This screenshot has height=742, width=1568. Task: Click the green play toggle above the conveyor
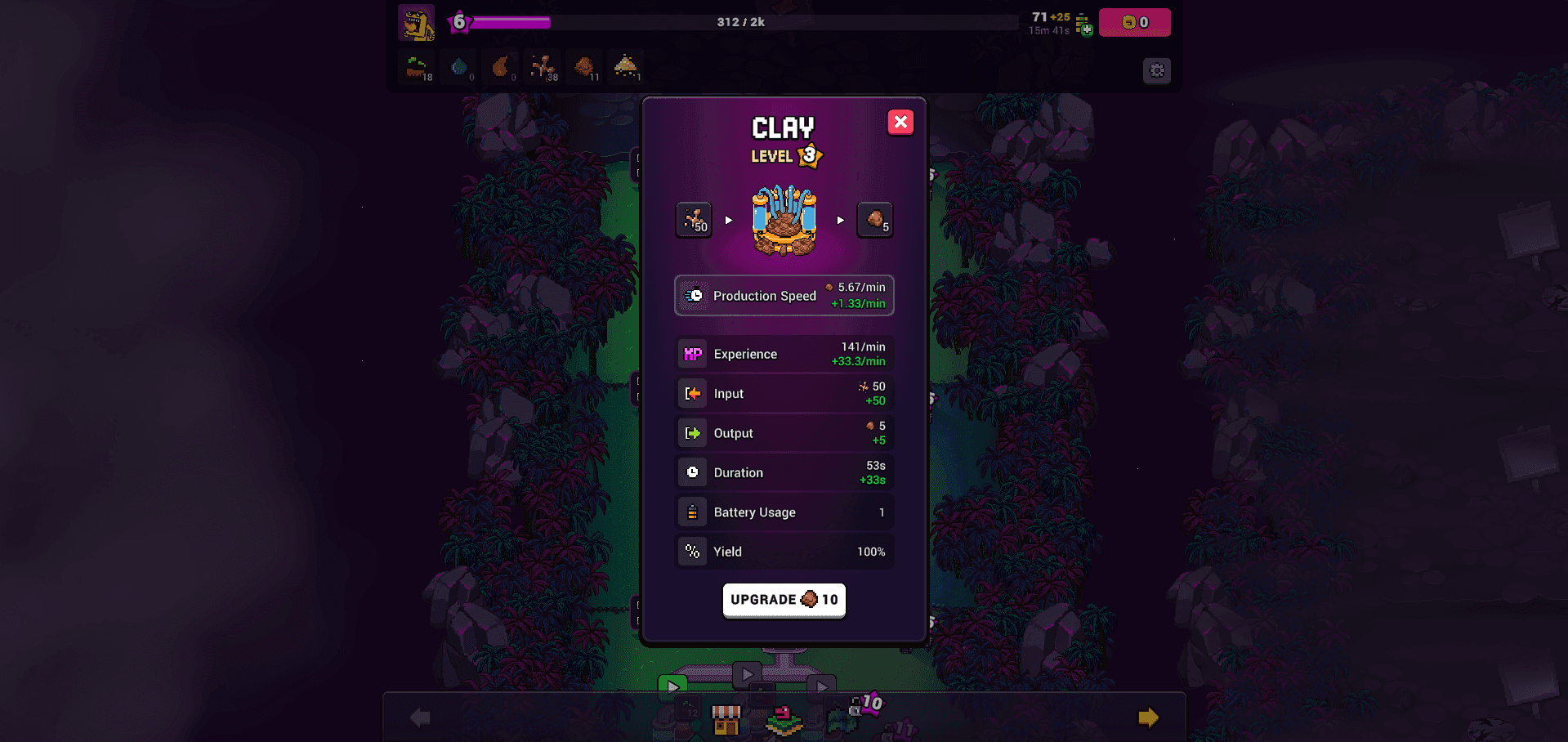(672, 686)
